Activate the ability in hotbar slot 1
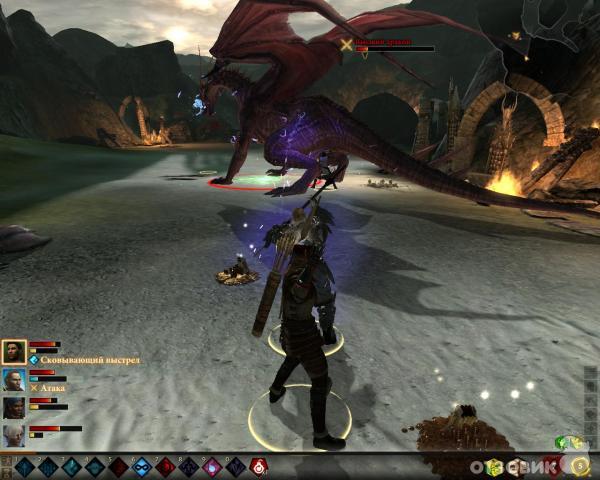The height and width of the screenshot is (480, 600). click(x=24, y=466)
